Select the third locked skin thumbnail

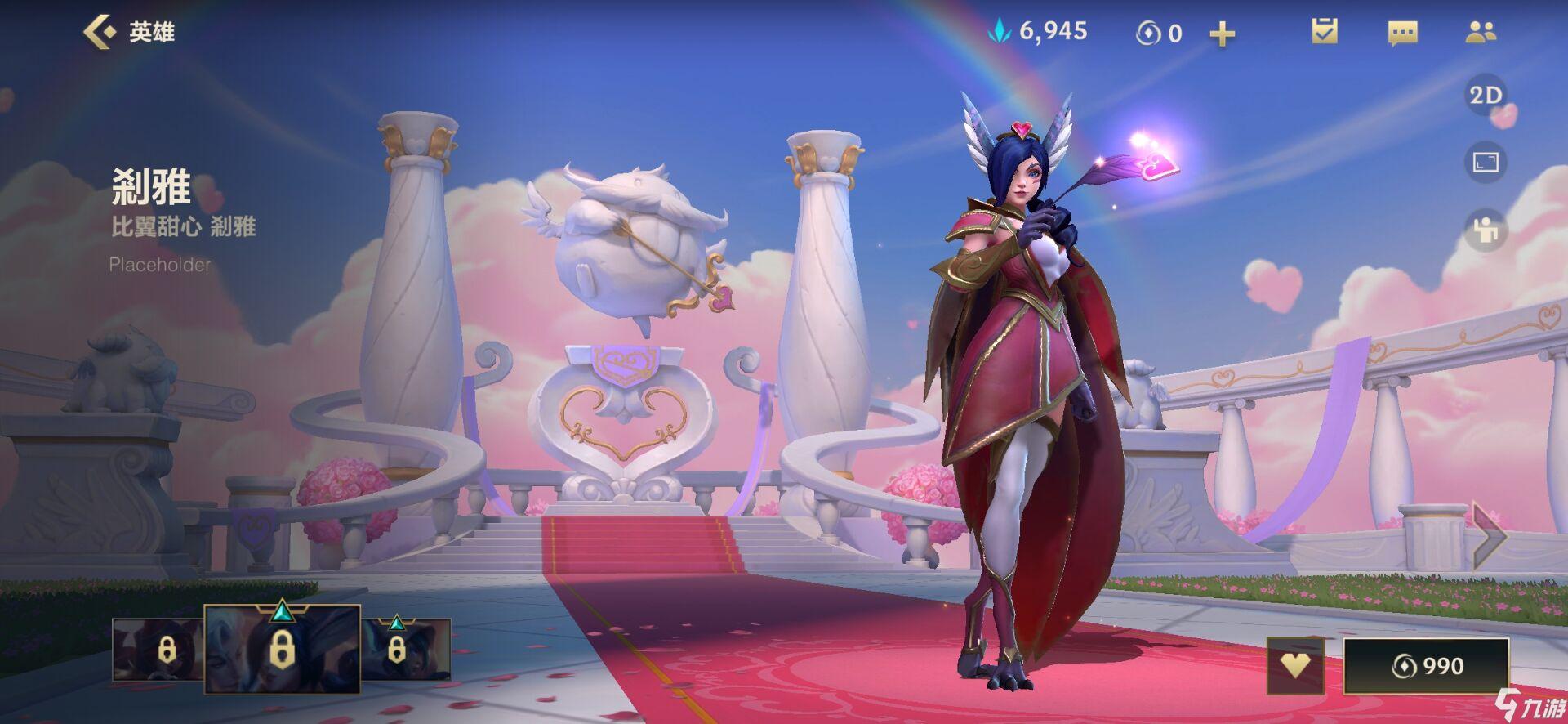point(406,650)
